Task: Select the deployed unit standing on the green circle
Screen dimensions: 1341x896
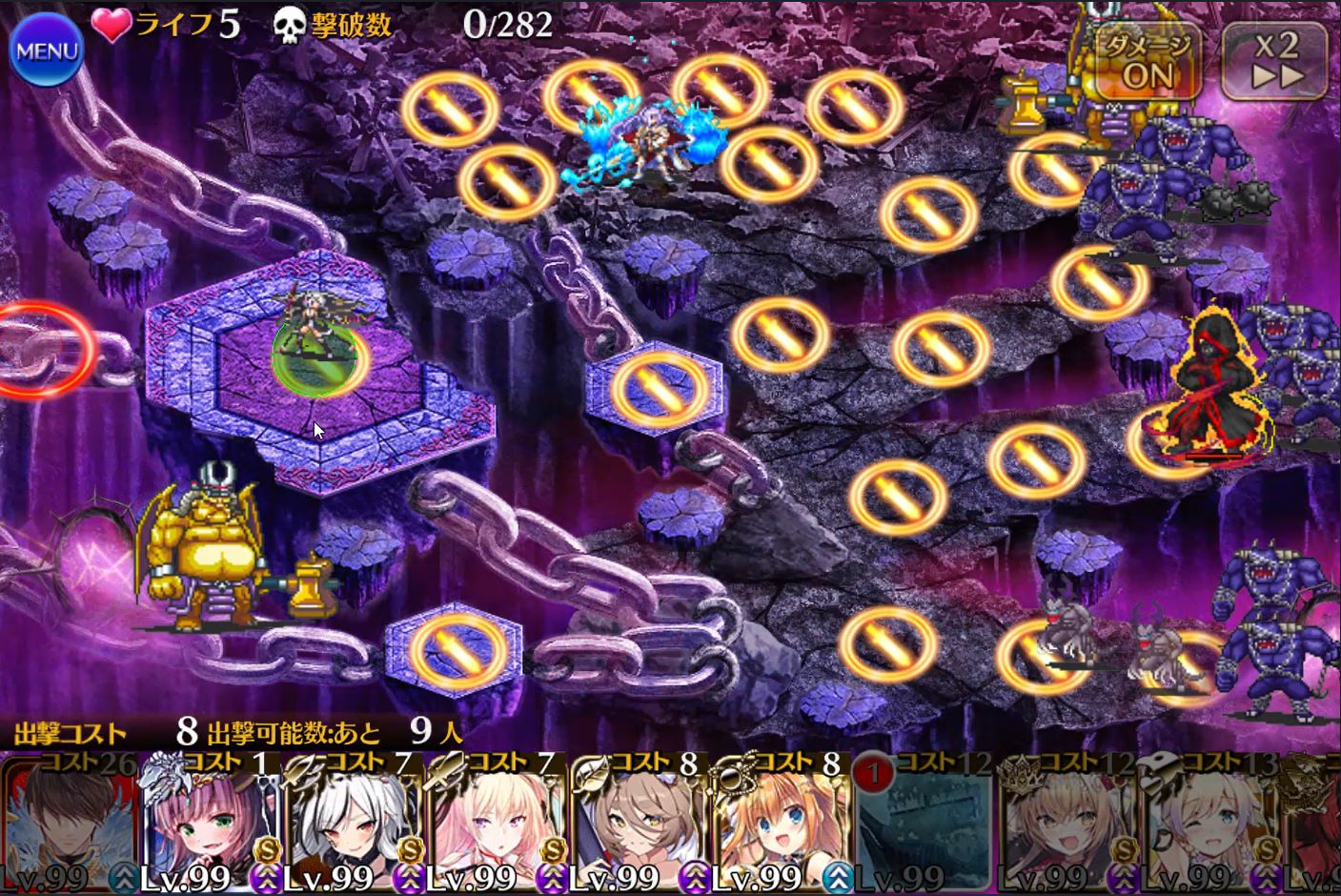Action: [313, 341]
